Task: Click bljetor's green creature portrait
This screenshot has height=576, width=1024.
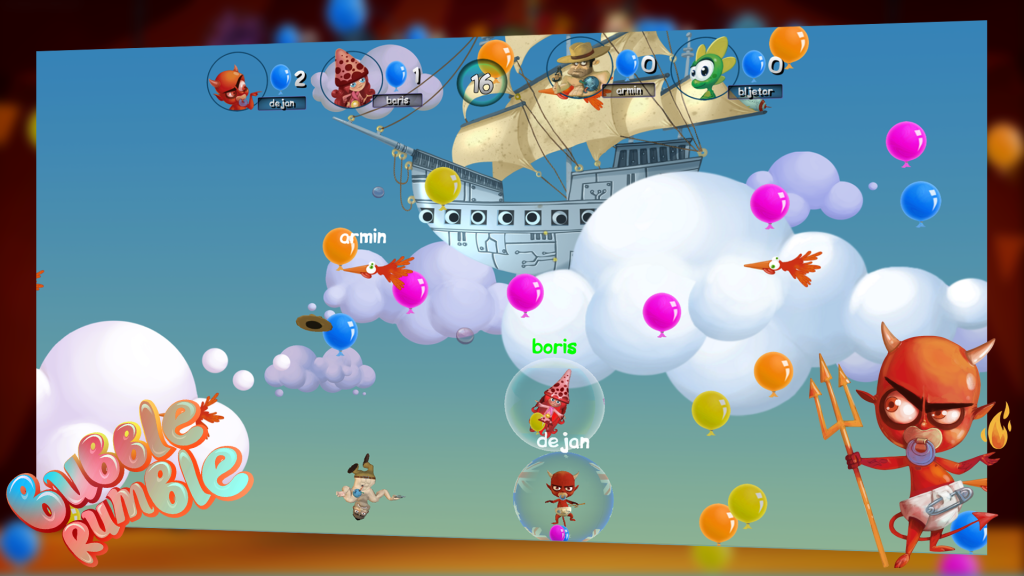Action: pyautogui.click(x=705, y=69)
